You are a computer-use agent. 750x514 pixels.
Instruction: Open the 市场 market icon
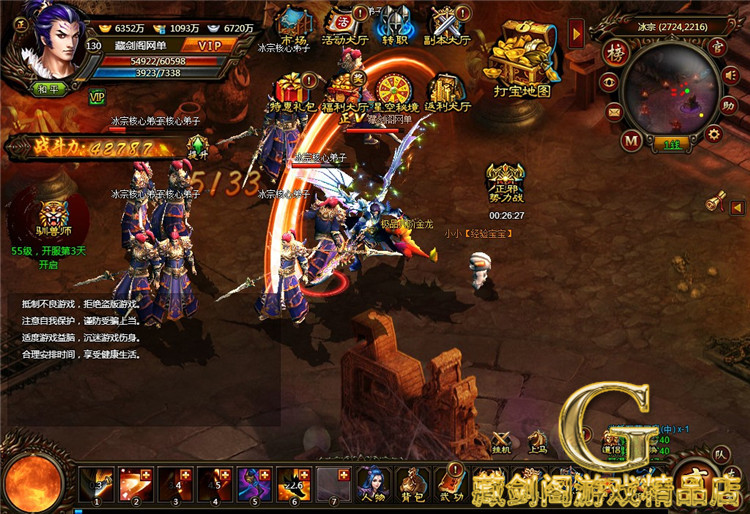pos(295,22)
